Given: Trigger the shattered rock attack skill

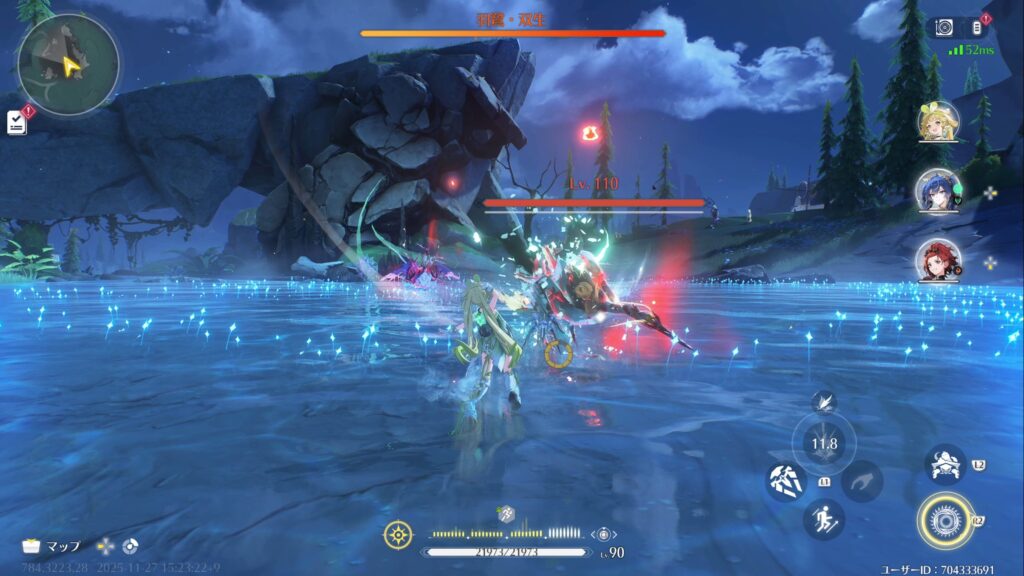Looking at the screenshot, I should point(785,482).
